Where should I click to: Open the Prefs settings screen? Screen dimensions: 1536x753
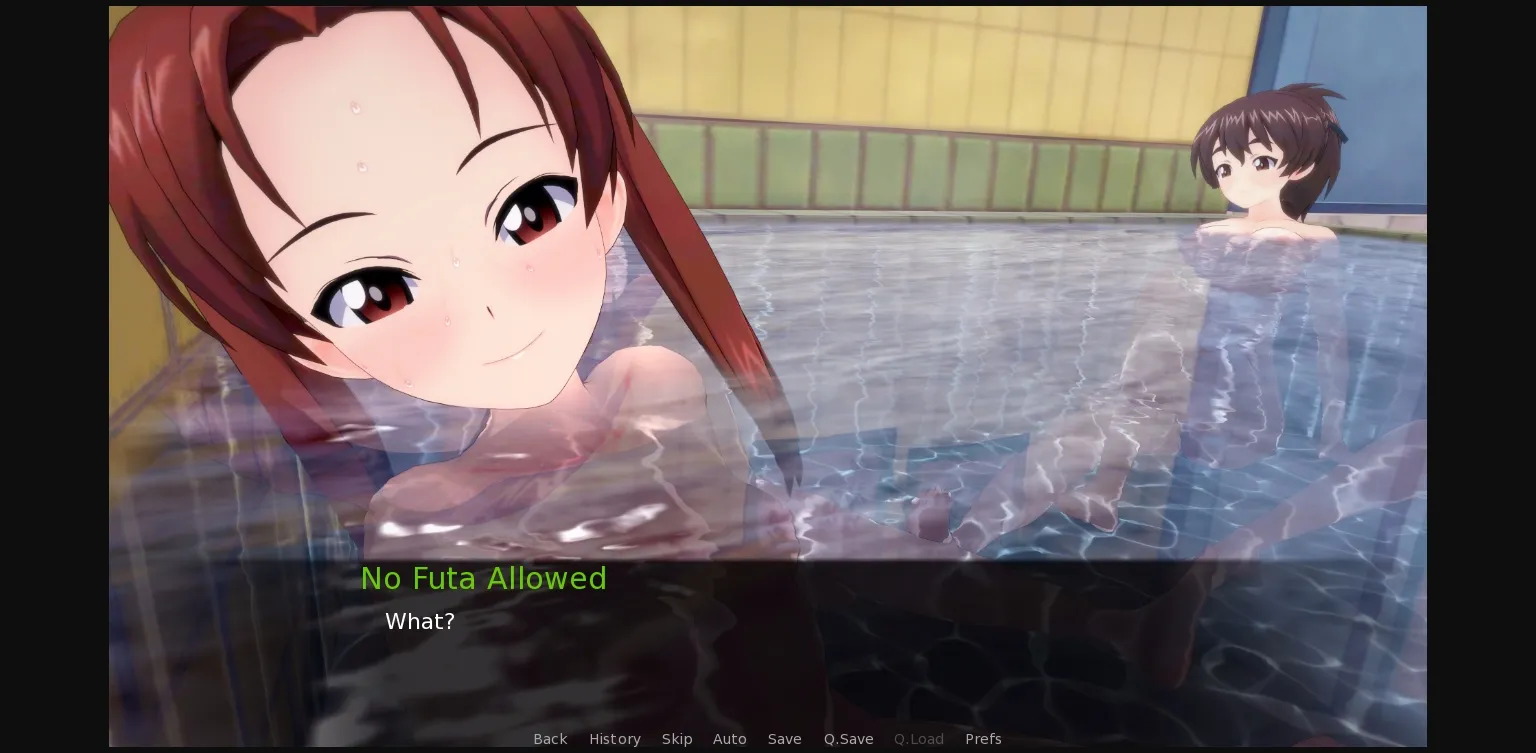[x=983, y=739]
